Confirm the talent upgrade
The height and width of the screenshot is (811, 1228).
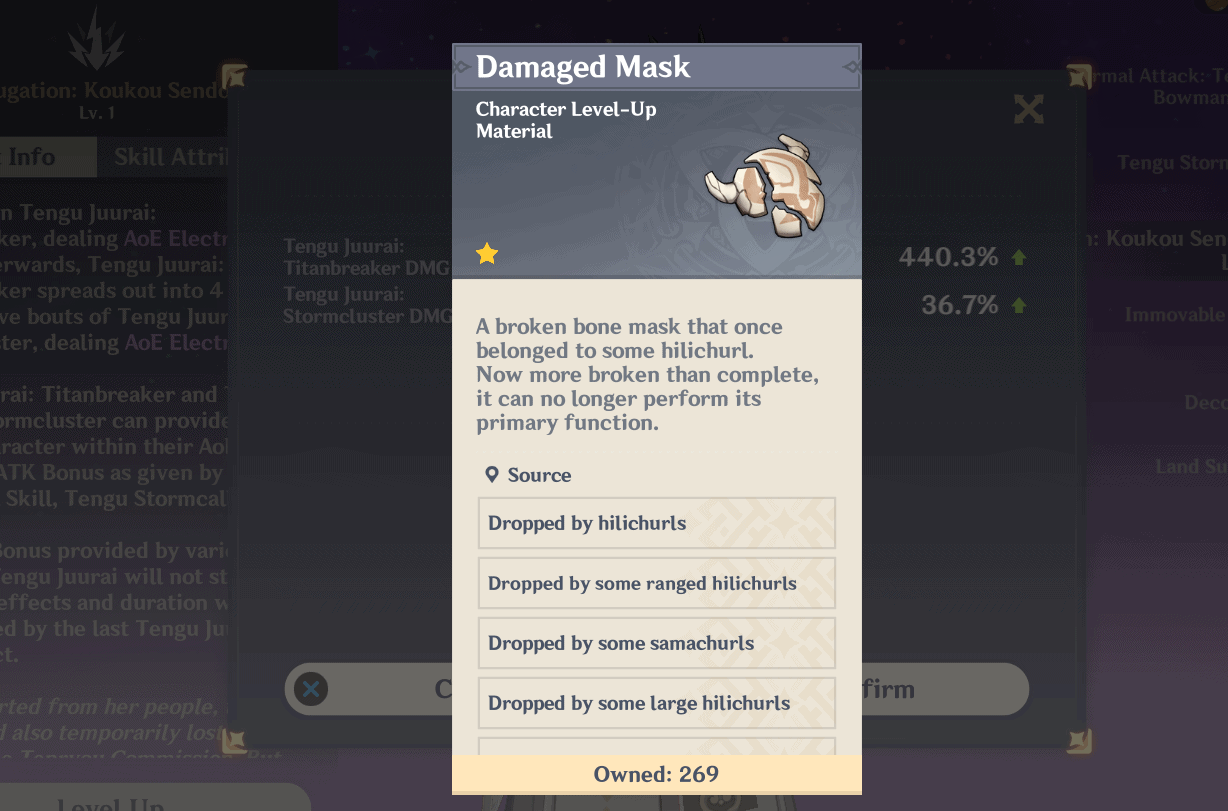point(940,689)
